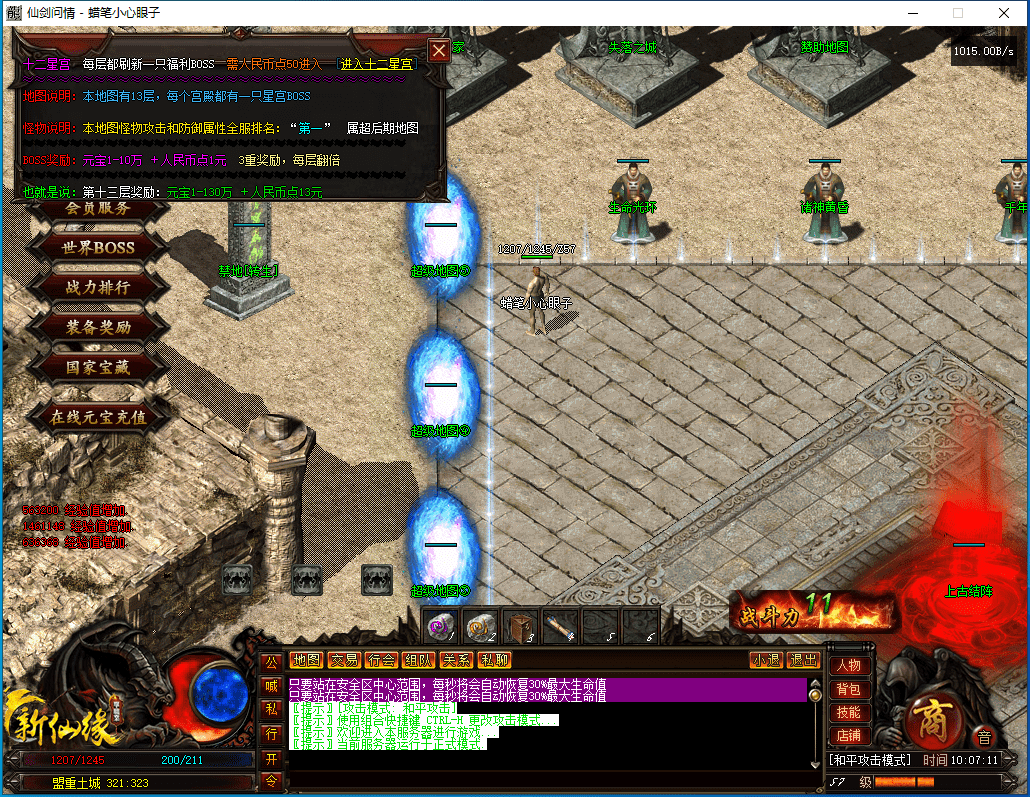Screen dimensions: 1030x797
Task: Open the 战力排行 ranking
Action: 98,287
